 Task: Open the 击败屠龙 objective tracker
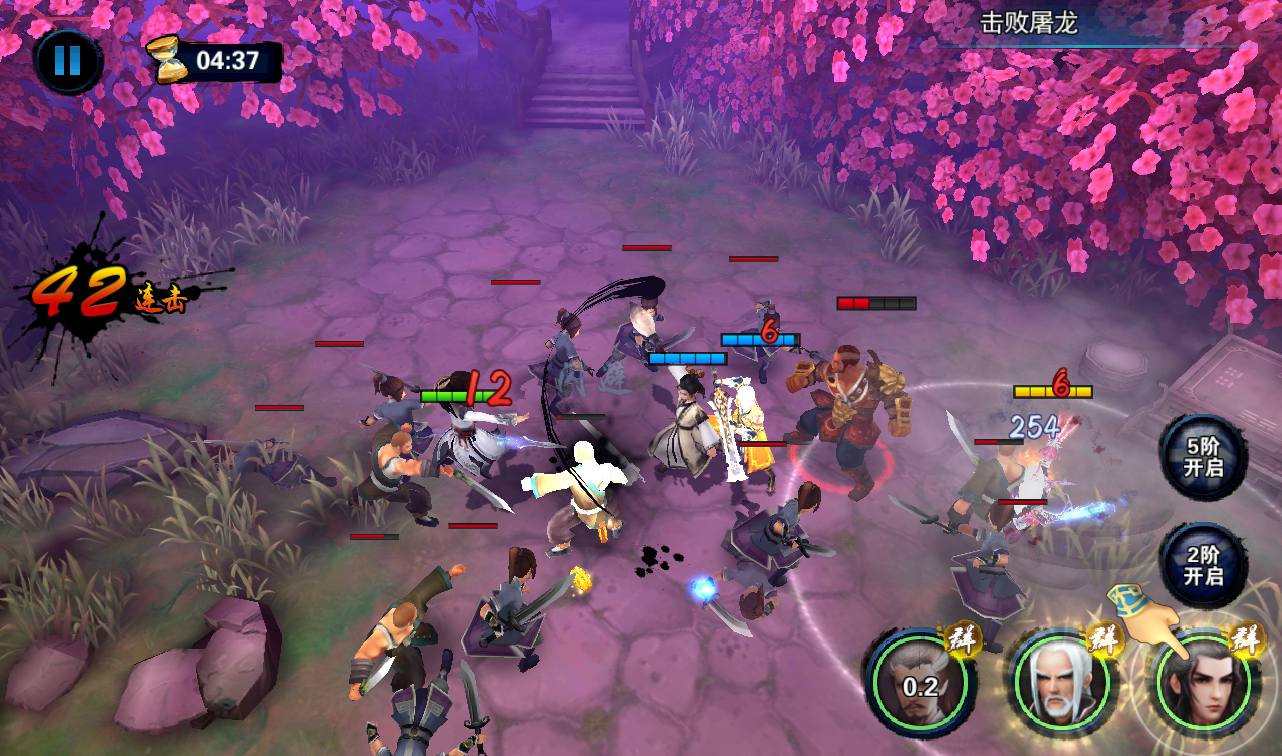(x=1028, y=23)
